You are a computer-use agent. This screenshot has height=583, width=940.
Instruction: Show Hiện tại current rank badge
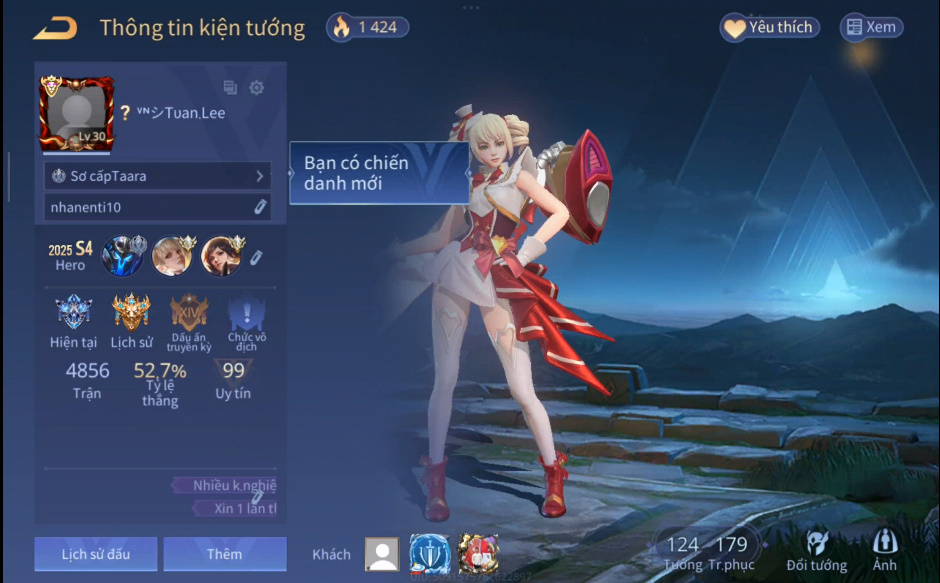[72, 315]
